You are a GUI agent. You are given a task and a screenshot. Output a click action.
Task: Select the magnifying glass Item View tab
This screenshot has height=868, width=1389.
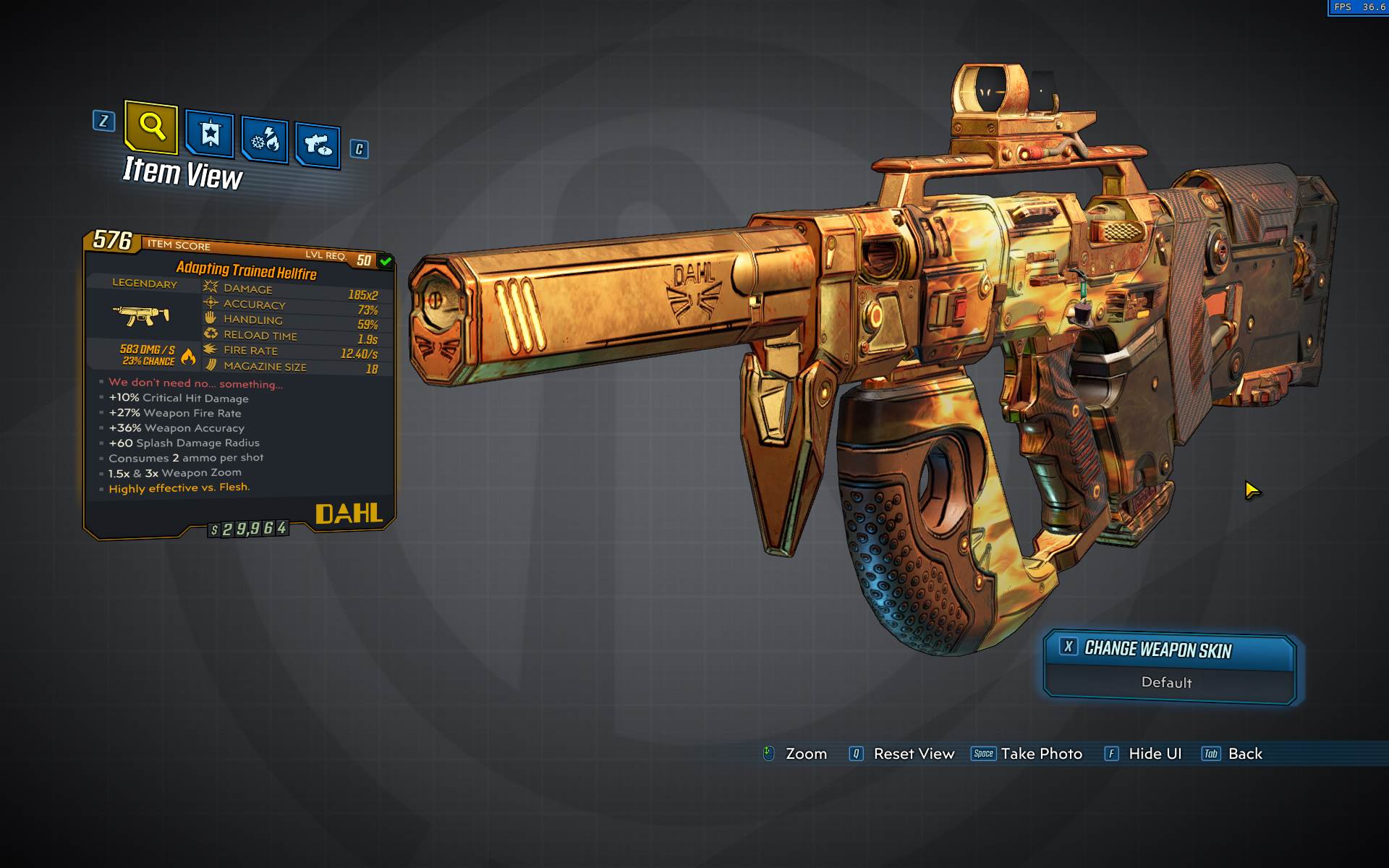point(151,127)
